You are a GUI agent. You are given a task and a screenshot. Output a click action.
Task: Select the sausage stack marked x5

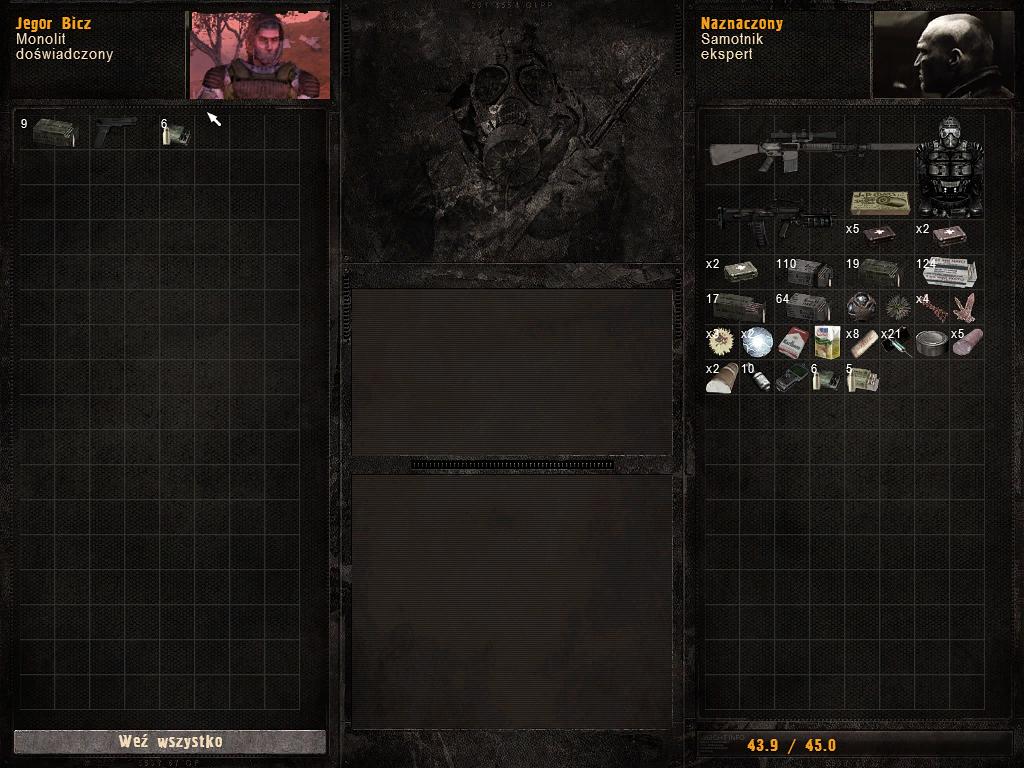point(967,343)
